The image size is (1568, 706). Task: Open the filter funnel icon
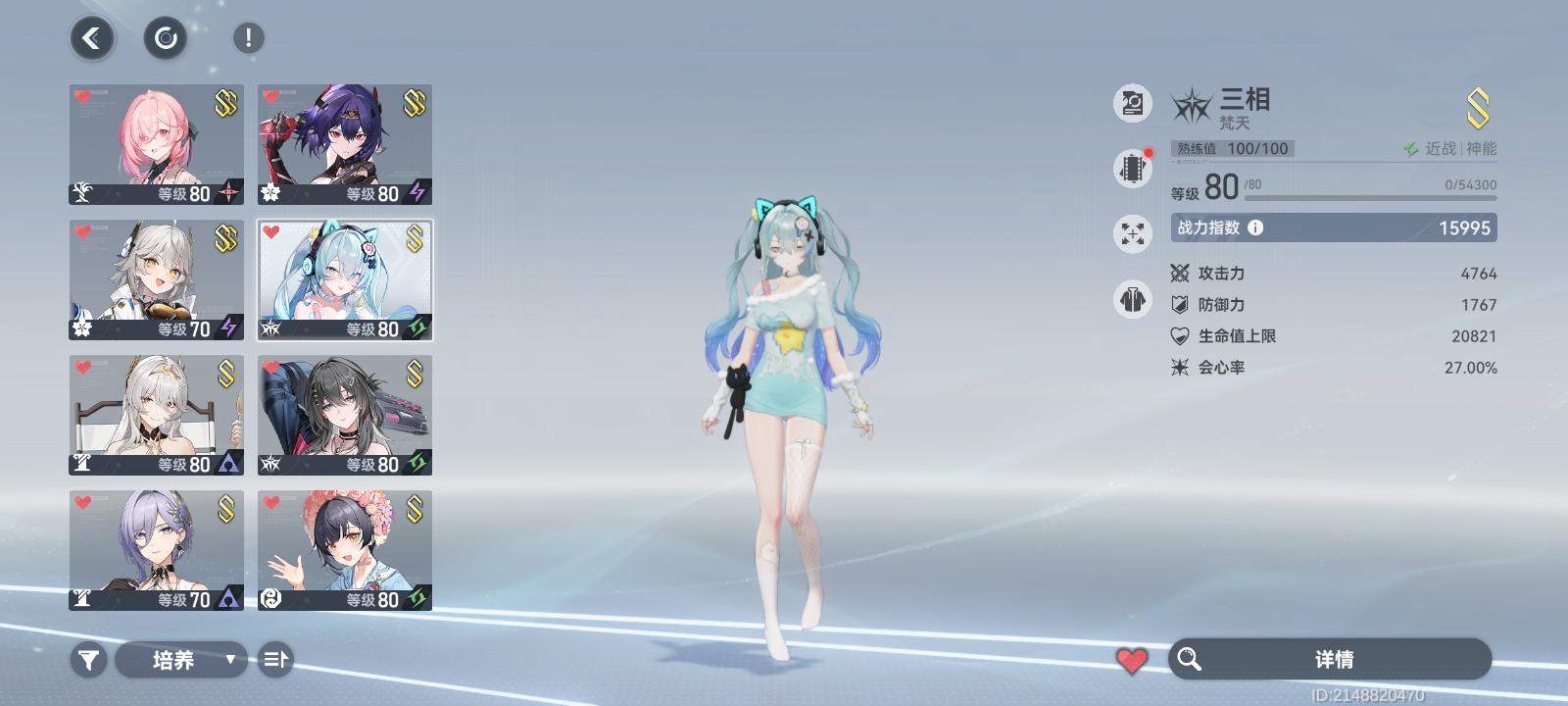pos(88,660)
